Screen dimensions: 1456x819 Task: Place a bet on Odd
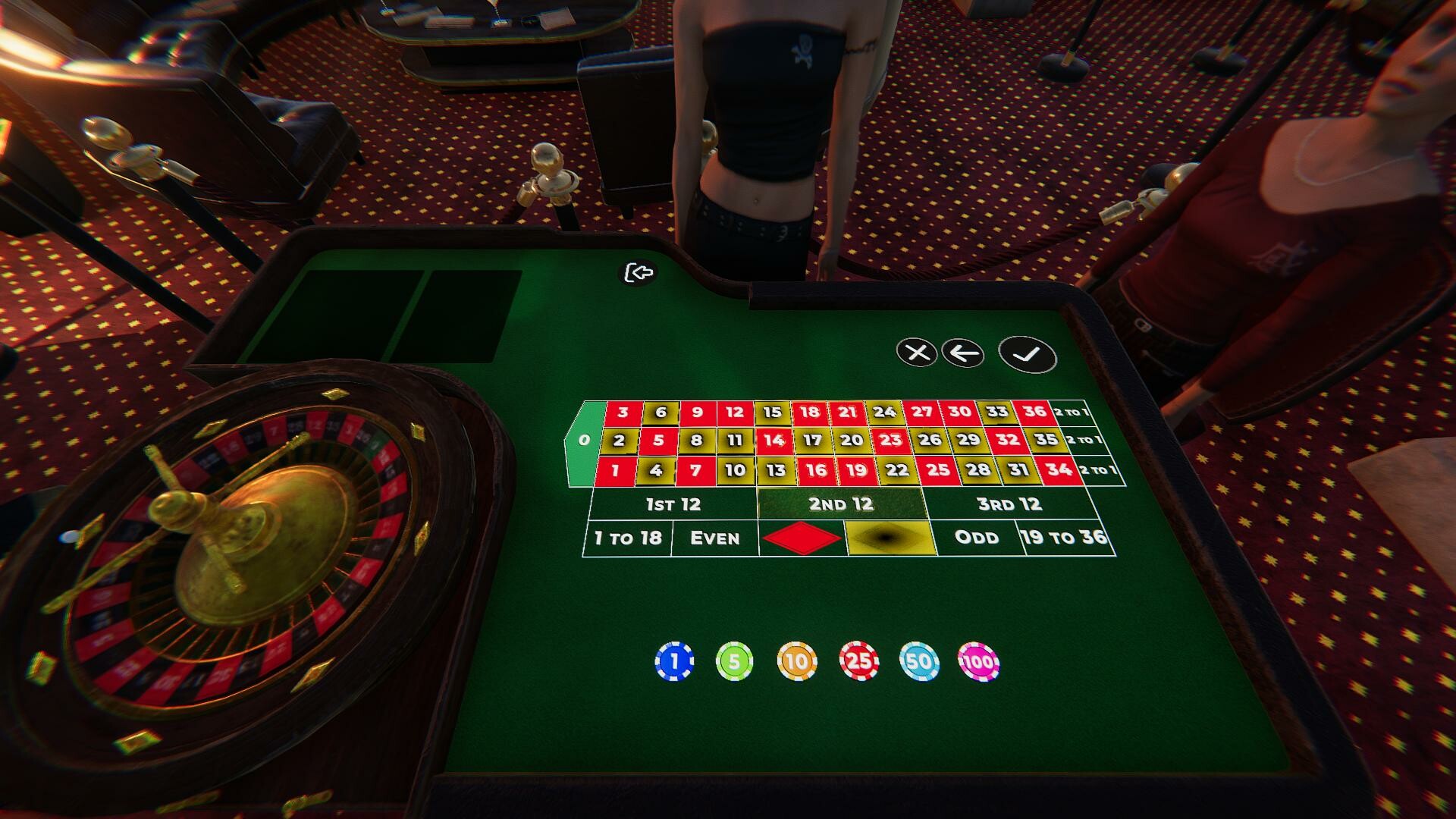click(978, 538)
